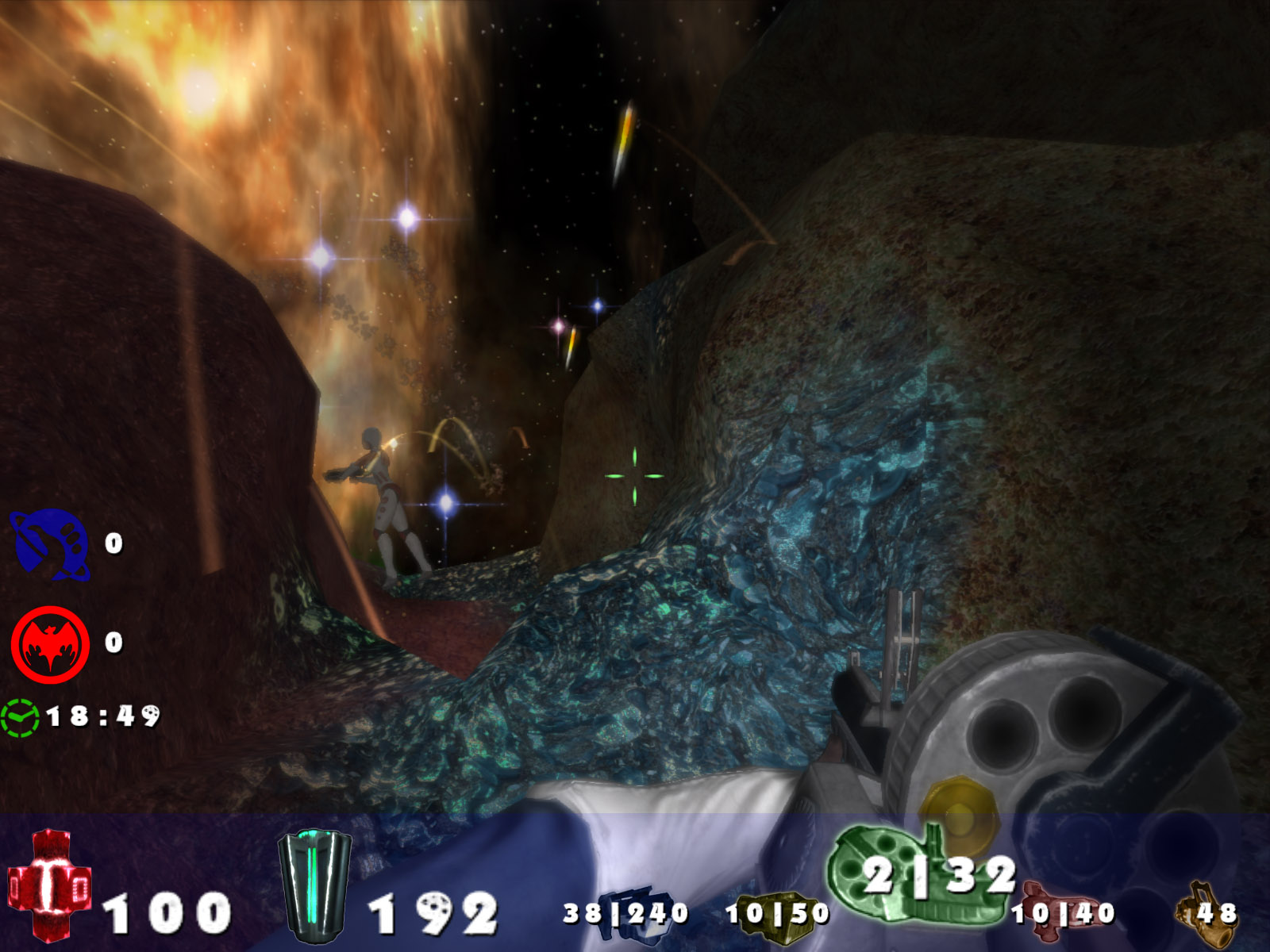Image resolution: width=1270 pixels, height=952 pixels.
Task: Select the blue weapon icon with 38|240 ammo
Action: click(627, 911)
